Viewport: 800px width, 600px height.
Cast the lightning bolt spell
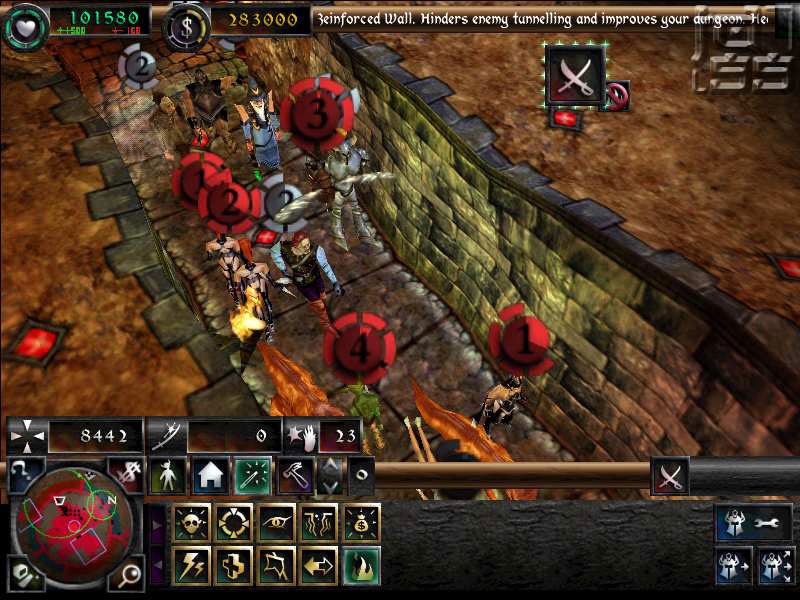tap(192, 566)
